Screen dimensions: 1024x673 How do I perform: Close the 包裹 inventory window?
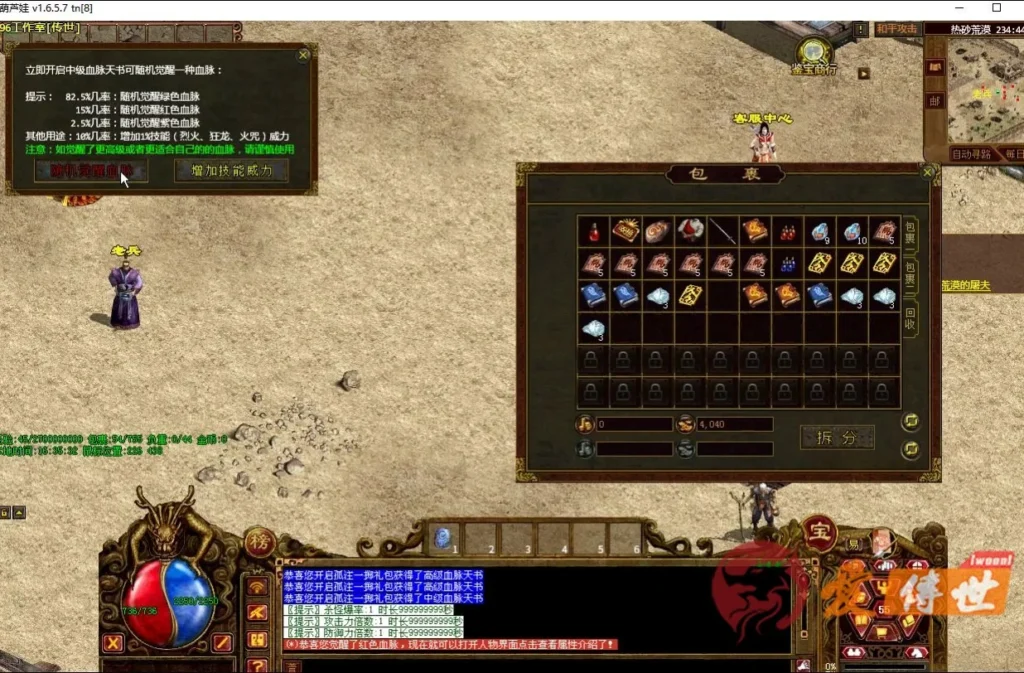coord(927,172)
